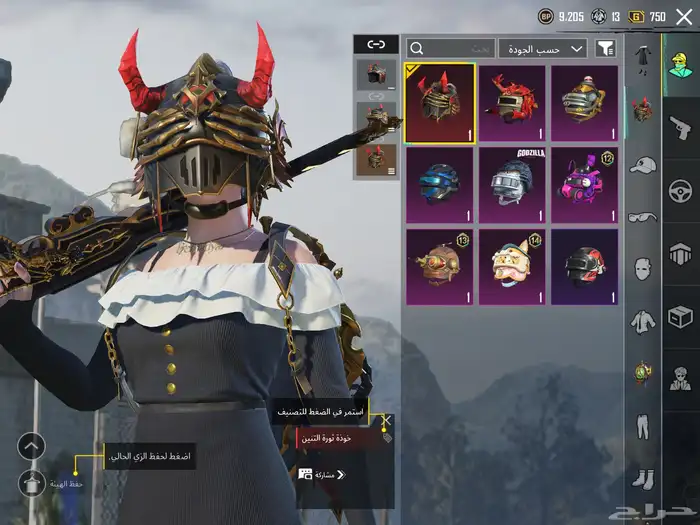Click the helmet search box
The height and width of the screenshot is (525, 700).
point(450,48)
